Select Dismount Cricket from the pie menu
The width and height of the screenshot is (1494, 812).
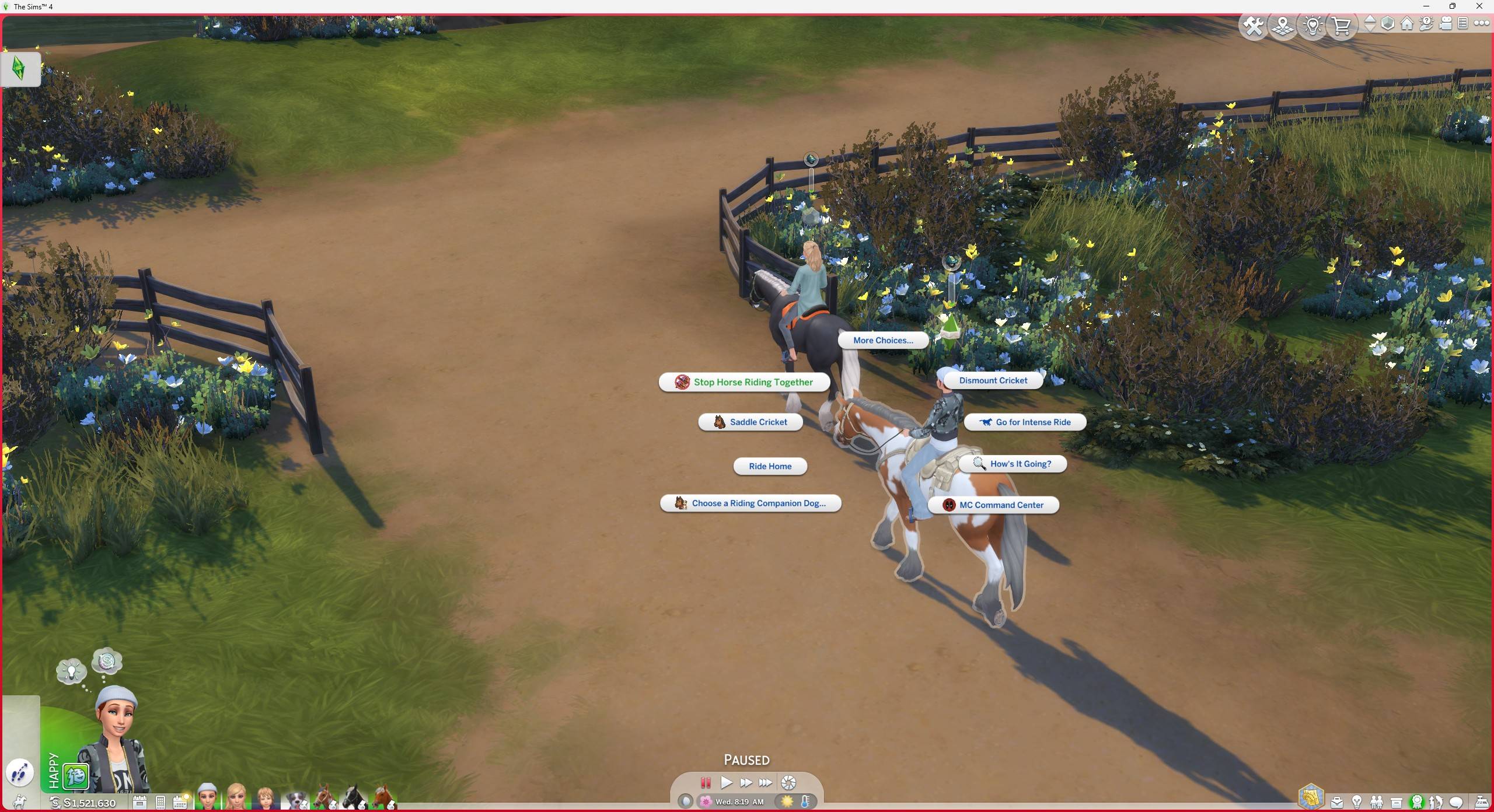pos(993,380)
